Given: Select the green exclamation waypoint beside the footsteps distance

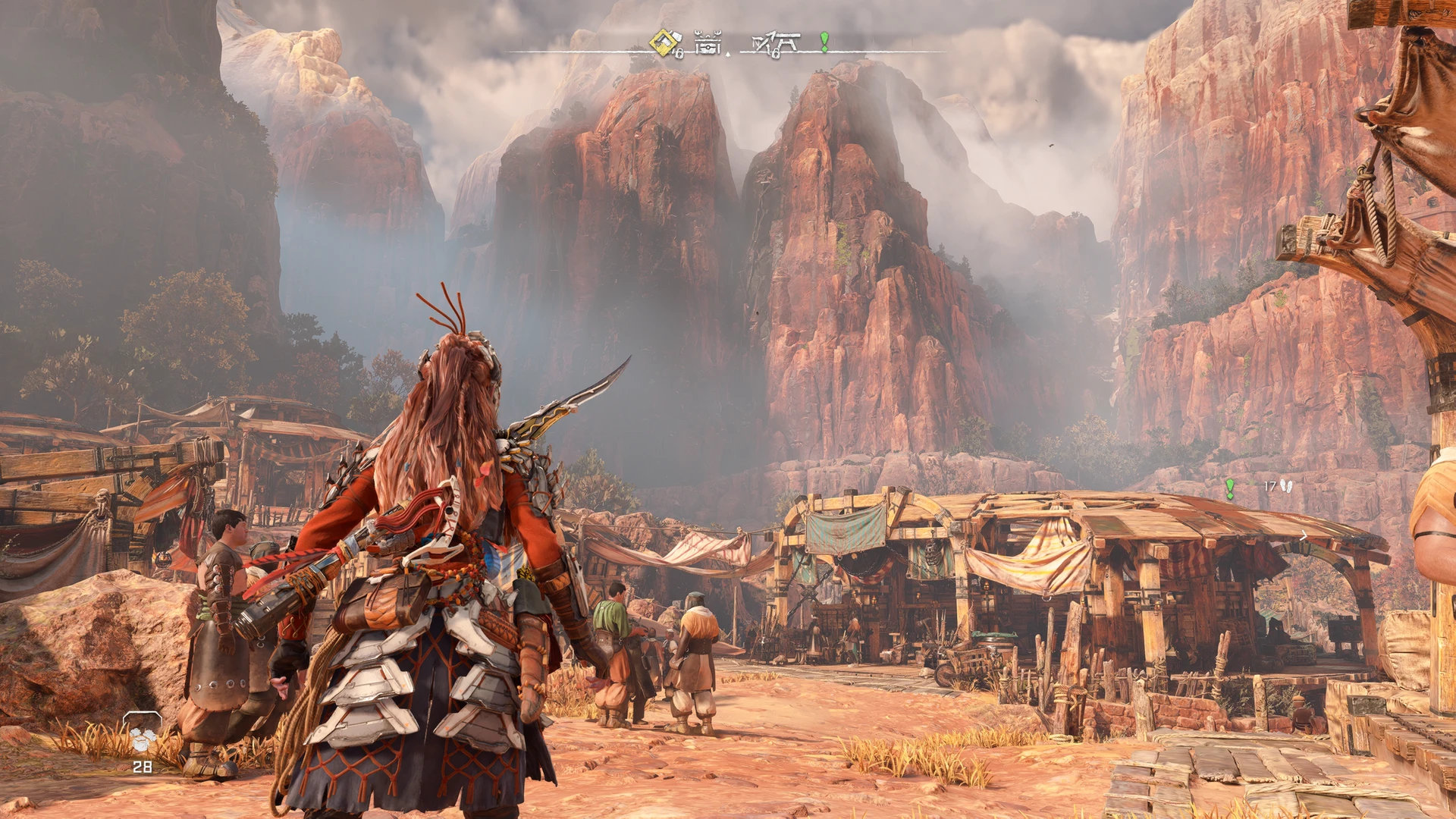Looking at the screenshot, I should [x=1230, y=488].
